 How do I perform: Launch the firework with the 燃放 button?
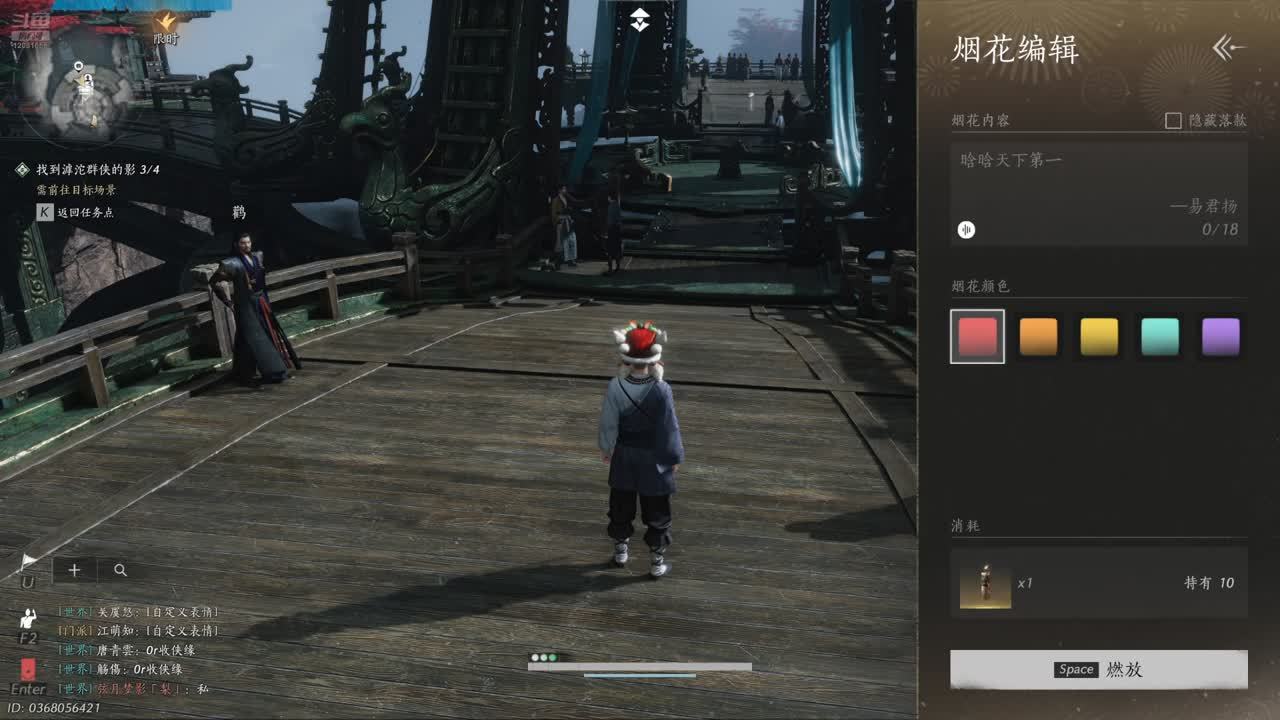coord(1098,669)
